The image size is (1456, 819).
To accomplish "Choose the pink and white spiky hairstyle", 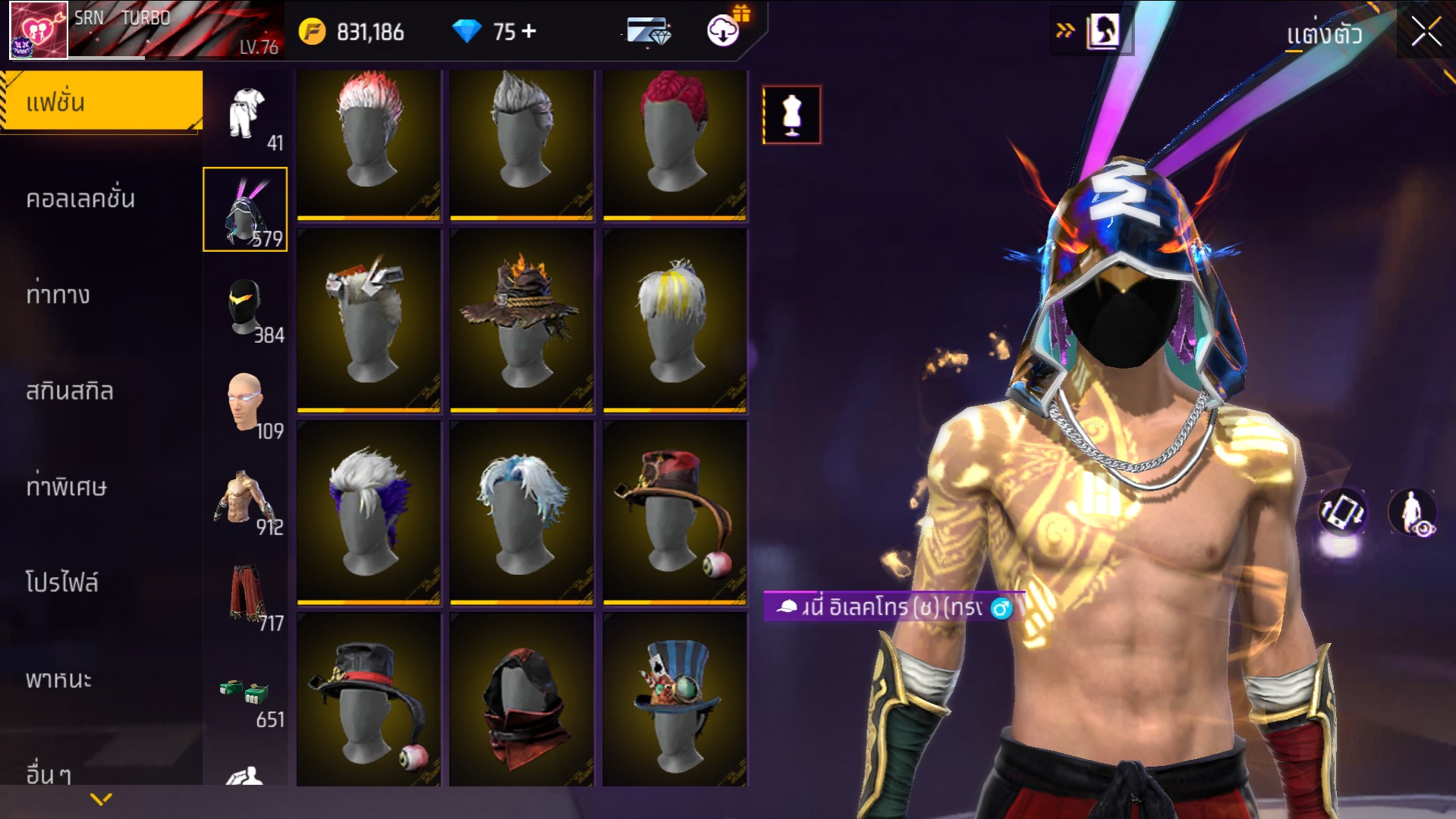I will [369, 144].
